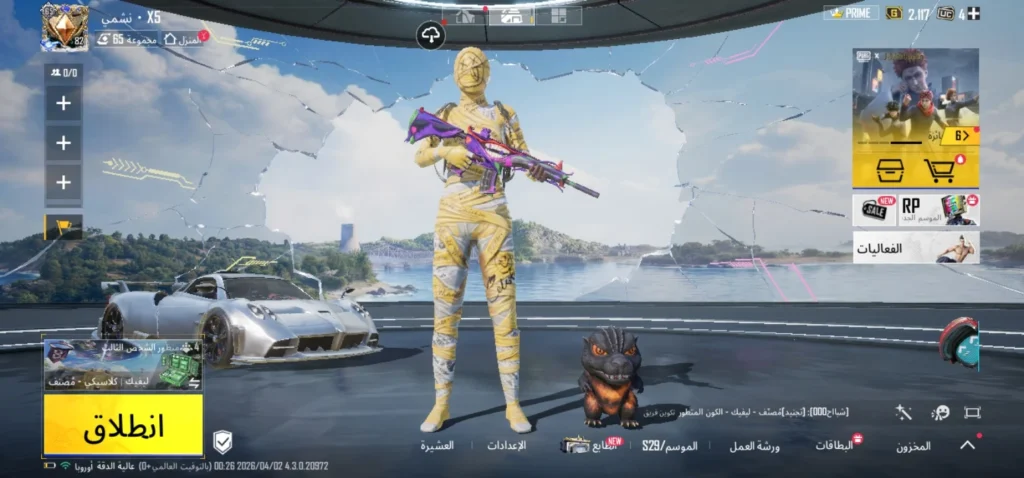The width and height of the screenshot is (1024, 478).
Task: Open ورشة العمل workshop menu
Action: 755,446
